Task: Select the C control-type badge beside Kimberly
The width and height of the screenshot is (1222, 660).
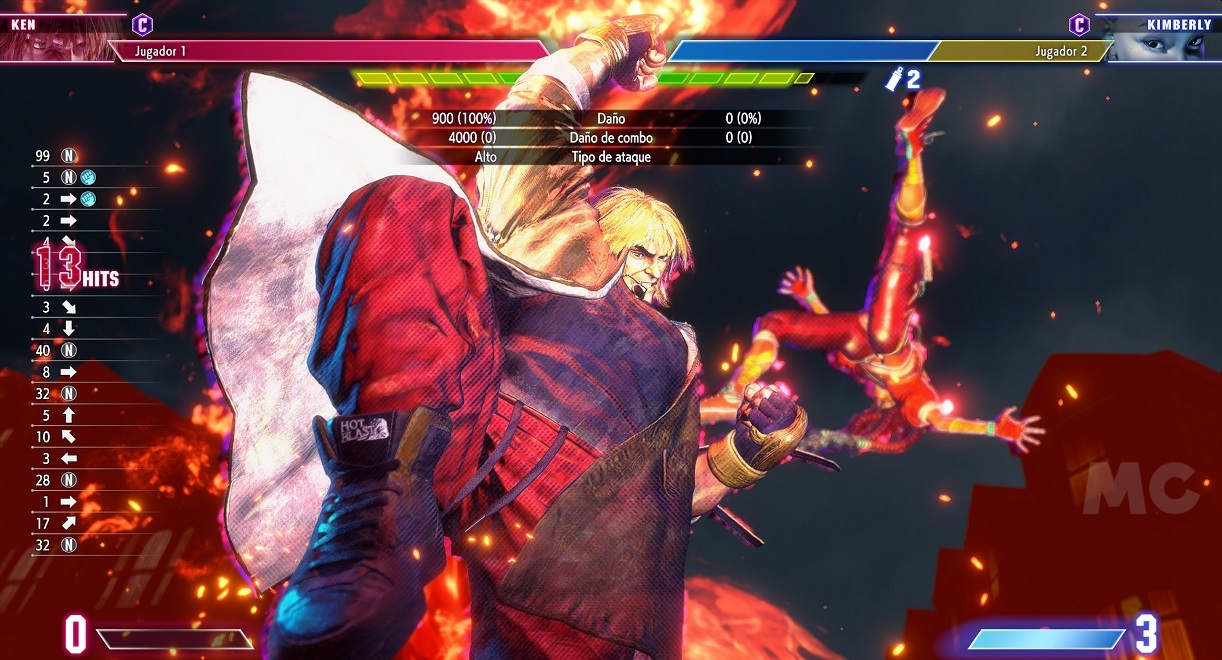Action: [x=1079, y=24]
